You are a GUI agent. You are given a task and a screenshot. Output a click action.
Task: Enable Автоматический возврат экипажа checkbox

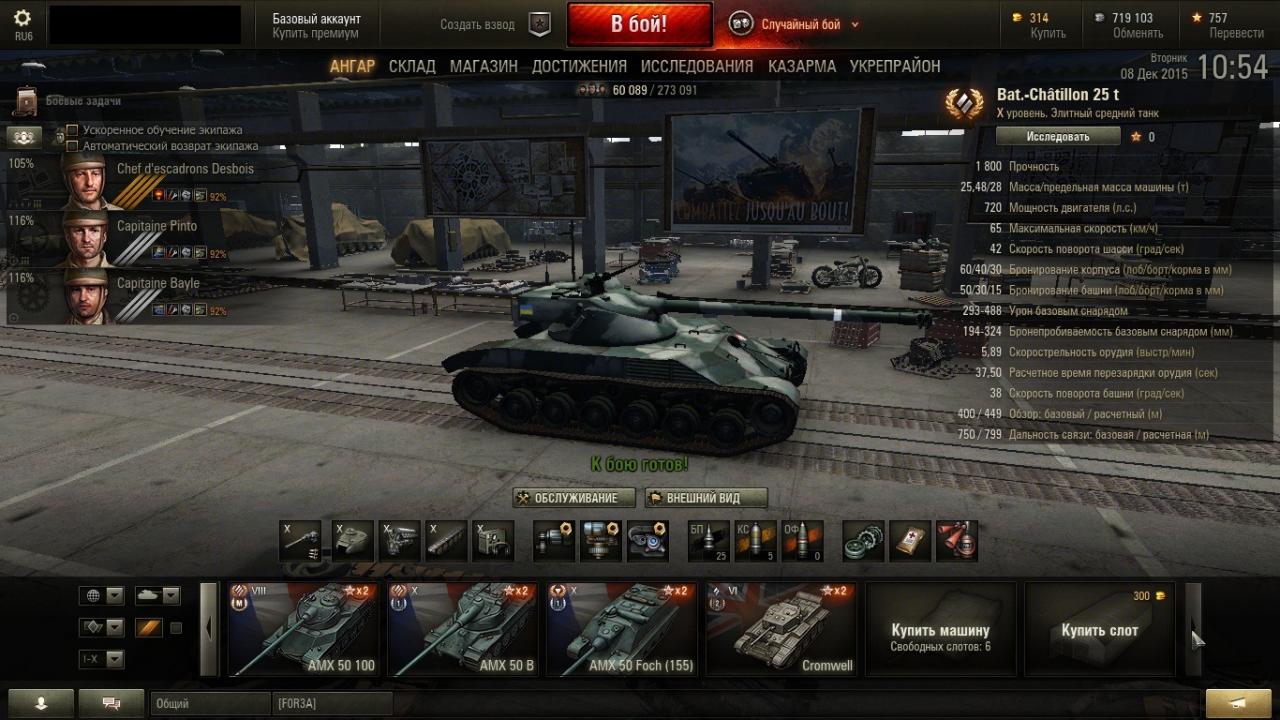point(72,145)
